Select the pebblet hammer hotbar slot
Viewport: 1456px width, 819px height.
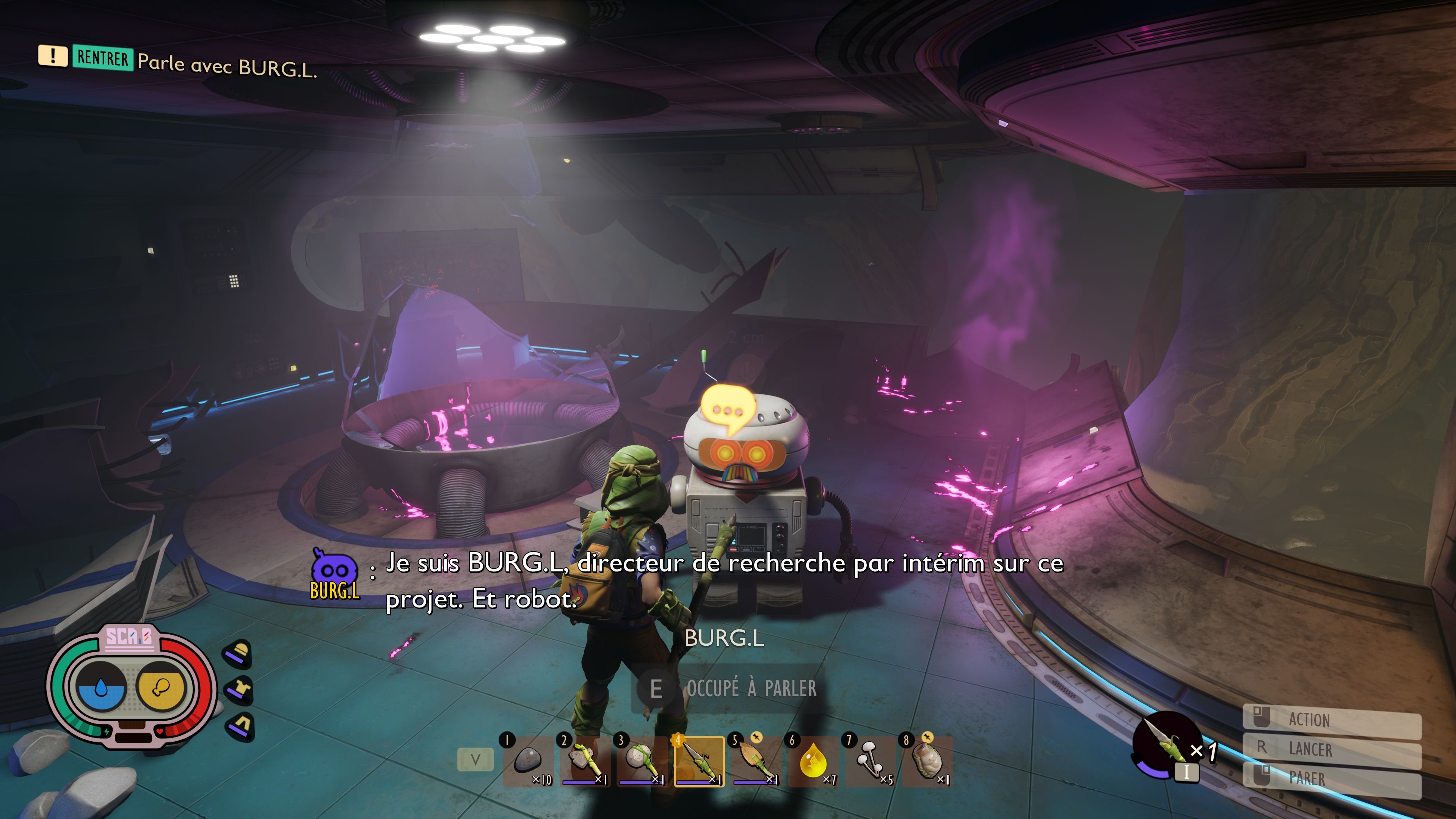[x=642, y=760]
